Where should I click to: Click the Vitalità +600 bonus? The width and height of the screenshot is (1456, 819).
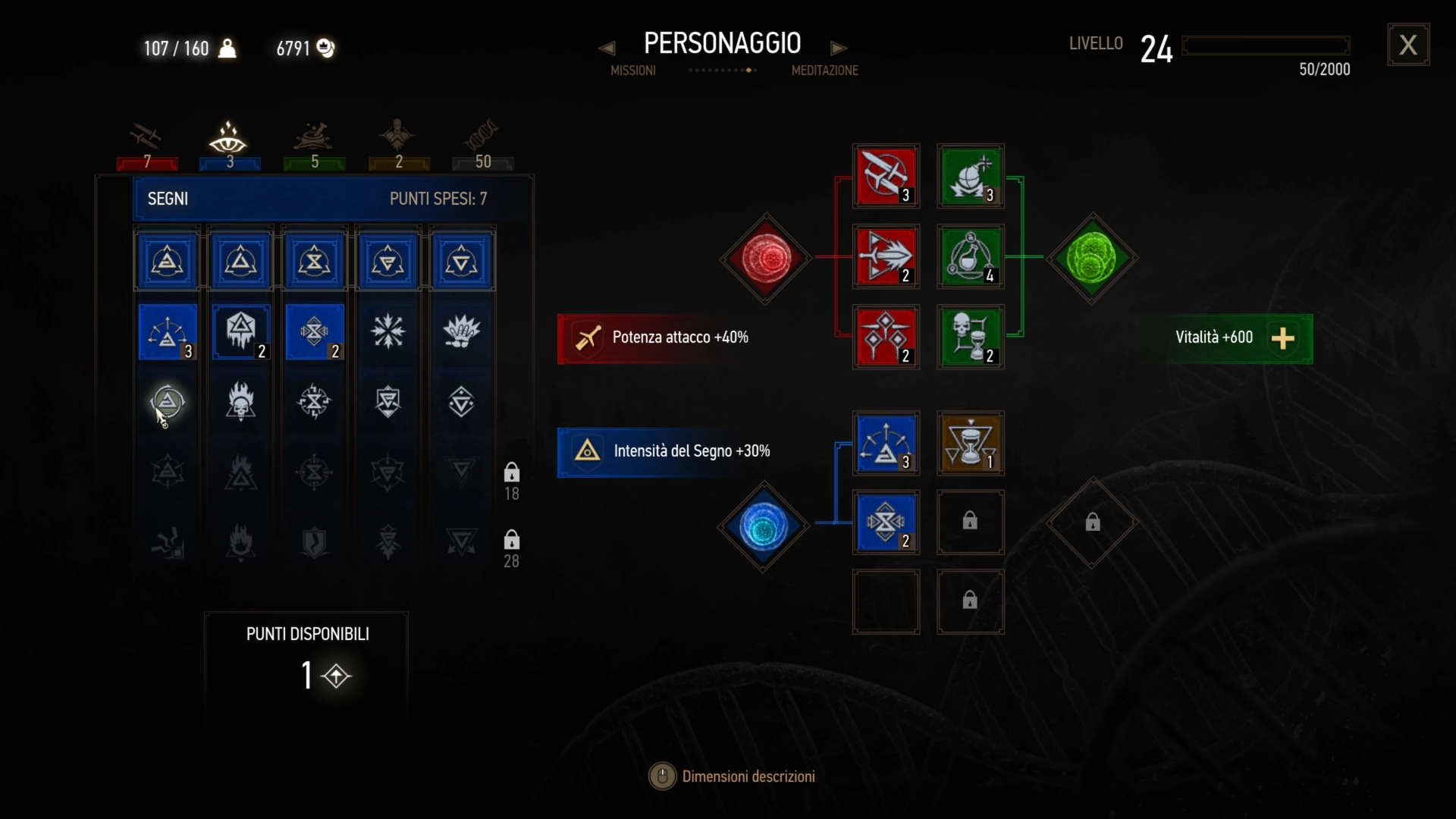(1240, 338)
